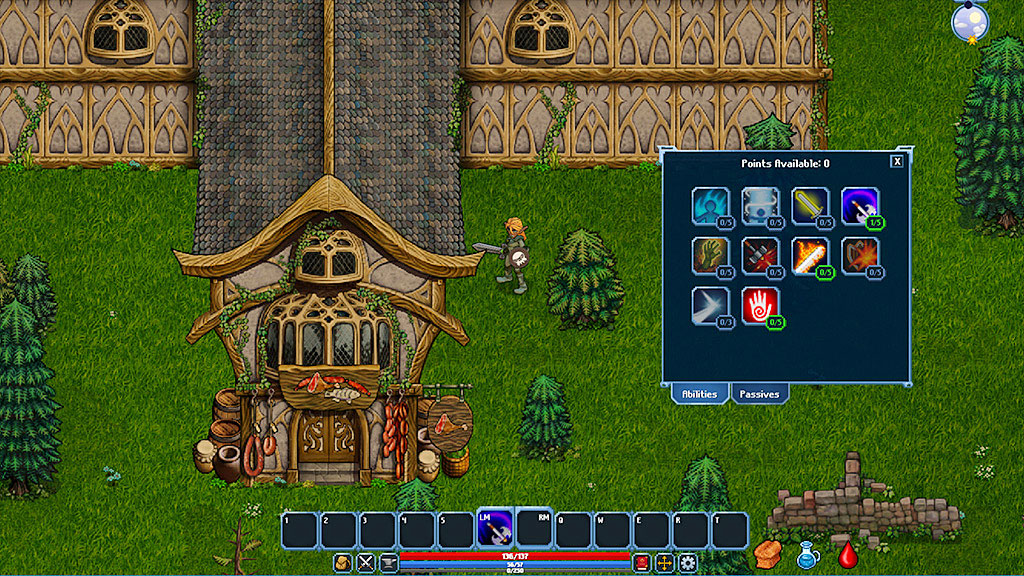Select the purple axe throw ability in the panel
This screenshot has width=1024, height=576.
click(x=859, y=205)
